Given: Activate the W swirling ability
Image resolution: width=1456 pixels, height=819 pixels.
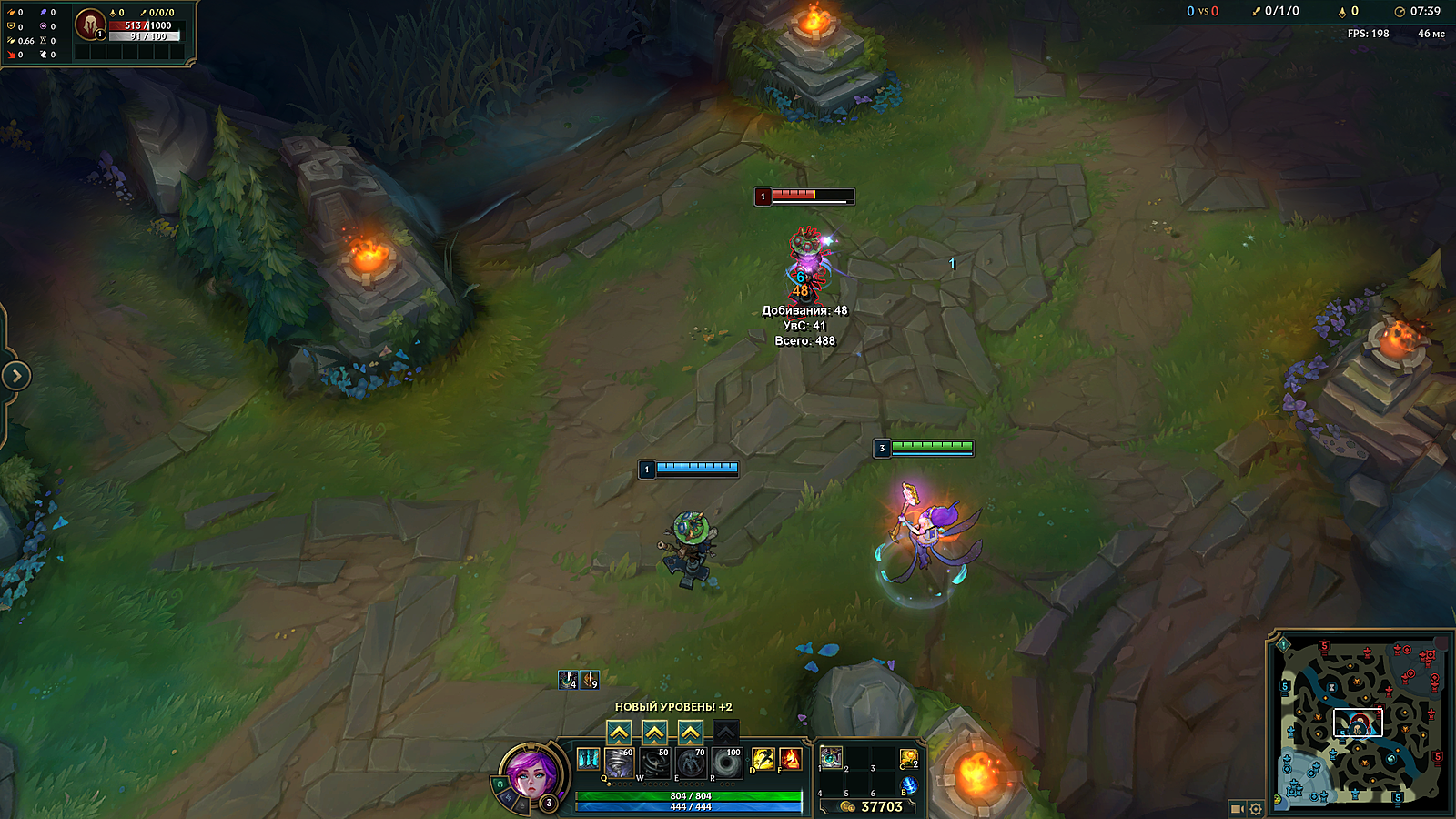Looking at the screenshot, I should pos(654,763).
